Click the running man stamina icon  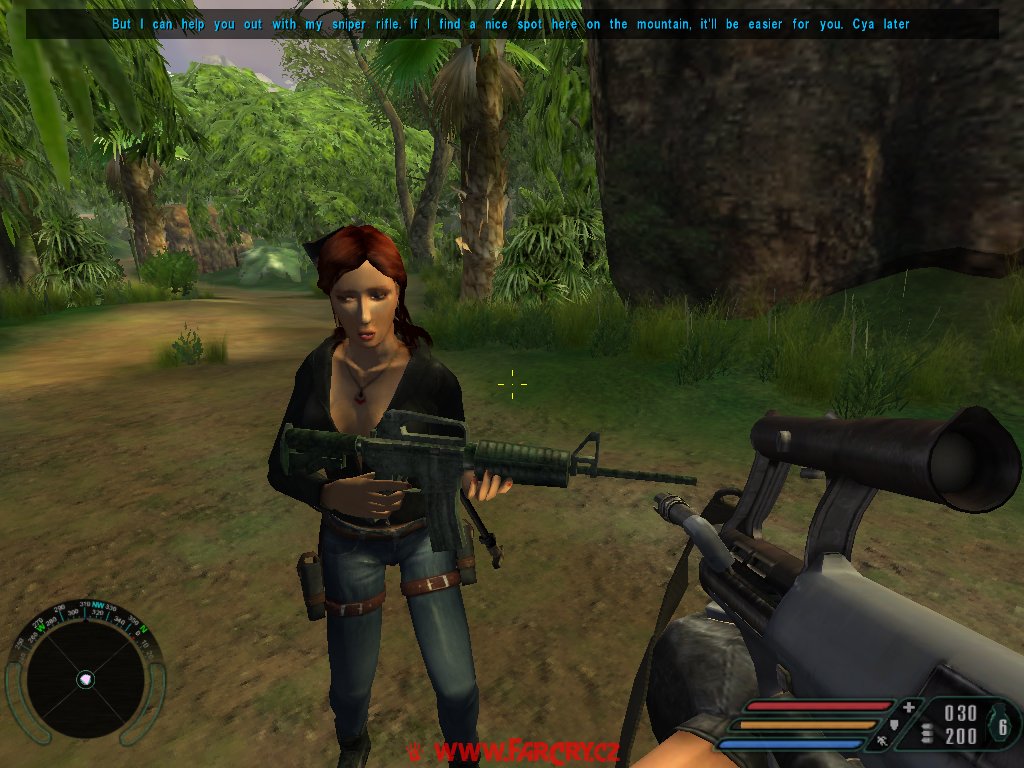(x=883, y=741)
